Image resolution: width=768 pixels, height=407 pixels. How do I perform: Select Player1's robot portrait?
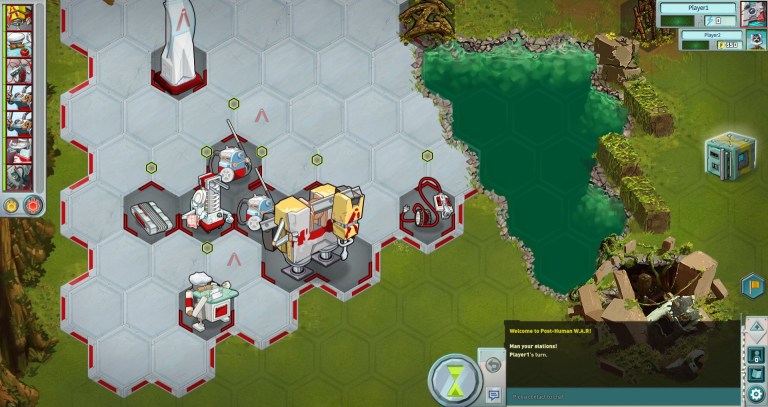click(x=754, y=13)
